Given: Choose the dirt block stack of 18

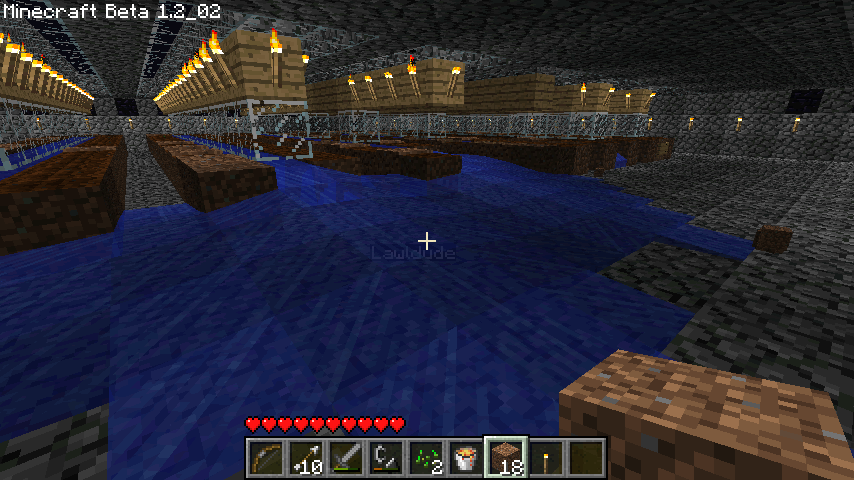Looking at the screenshot, I should tap(505, 457).
